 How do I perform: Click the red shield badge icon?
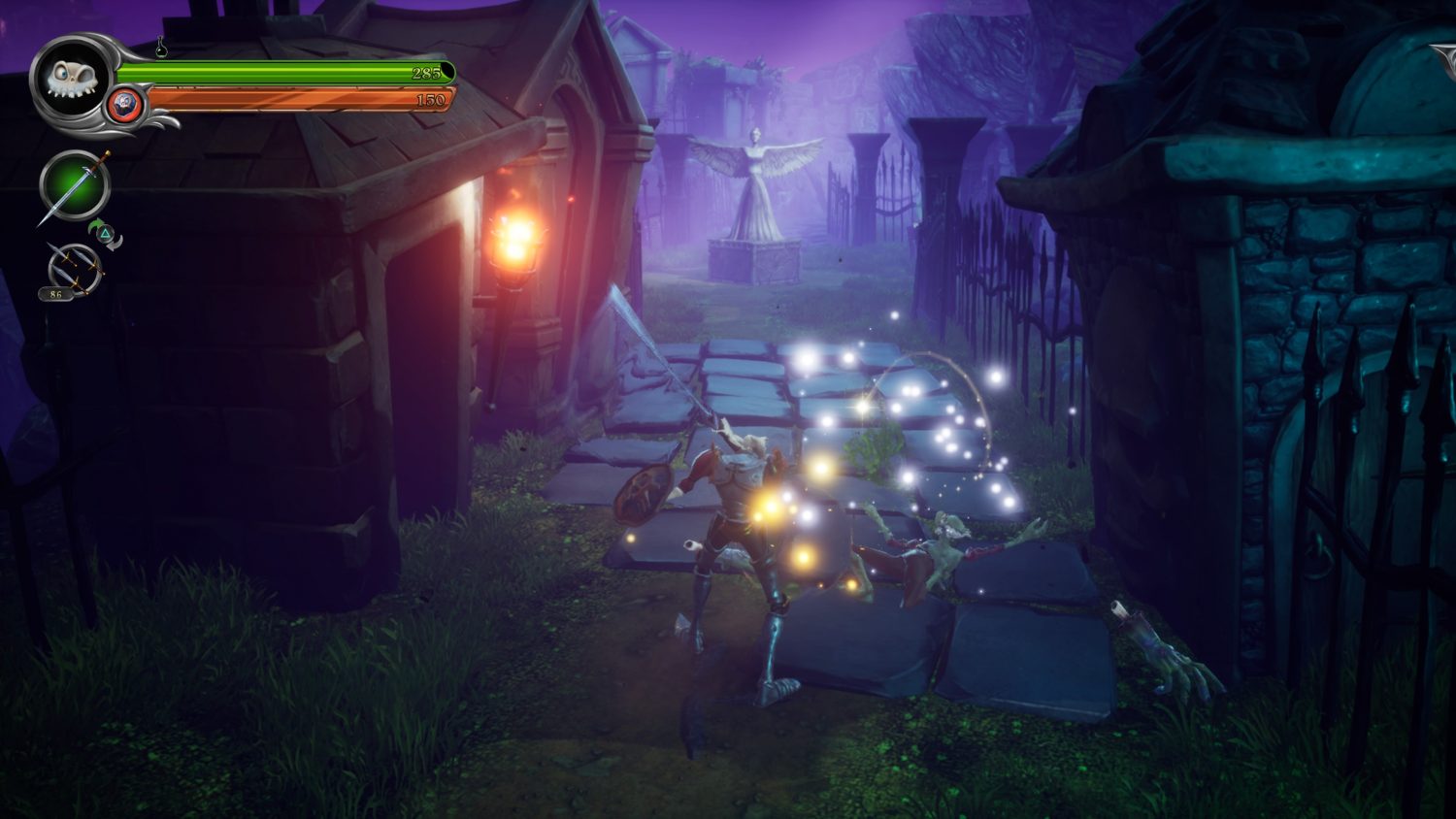coord(125,104)
